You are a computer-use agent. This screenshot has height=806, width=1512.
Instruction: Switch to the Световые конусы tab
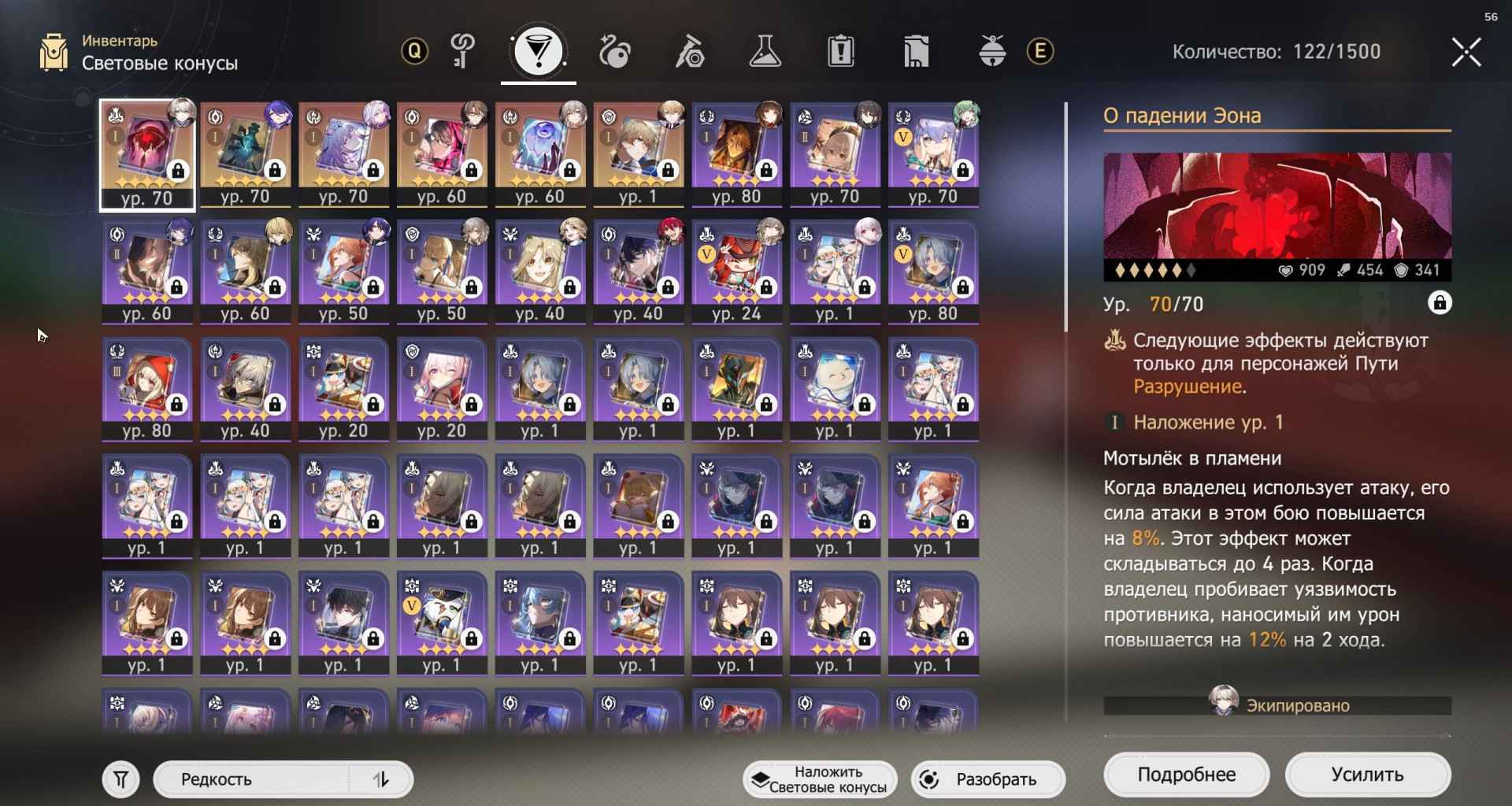(538, 51)
